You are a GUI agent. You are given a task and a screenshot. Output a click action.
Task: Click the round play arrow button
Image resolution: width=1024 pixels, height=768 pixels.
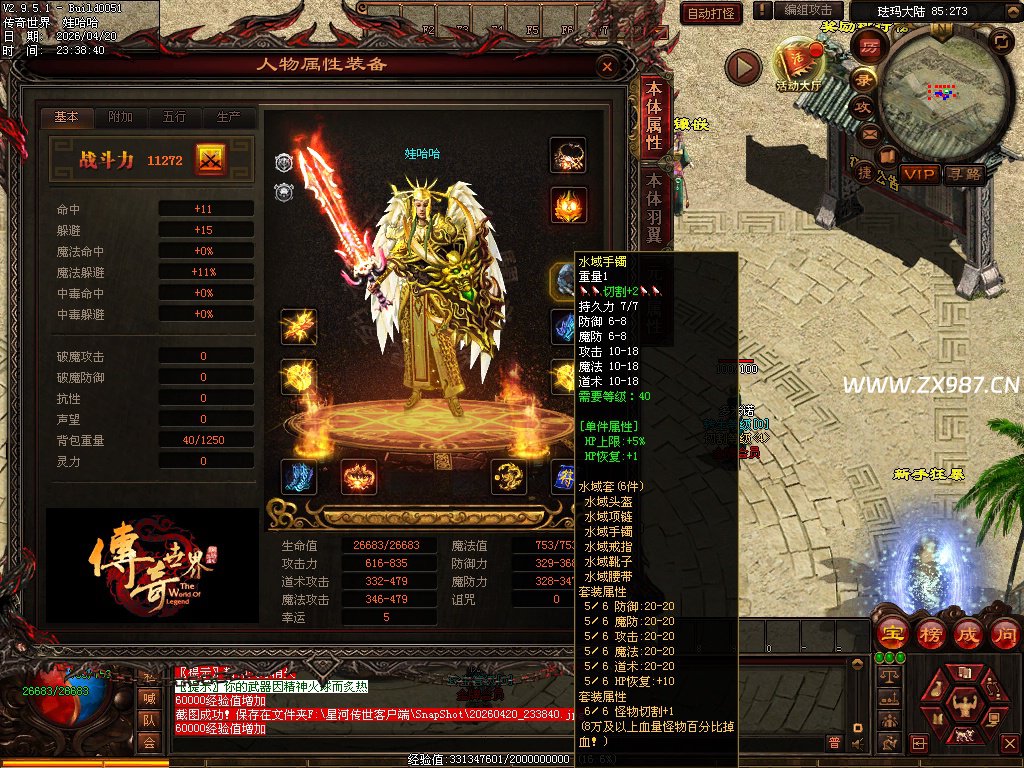(x=743, y=67)
